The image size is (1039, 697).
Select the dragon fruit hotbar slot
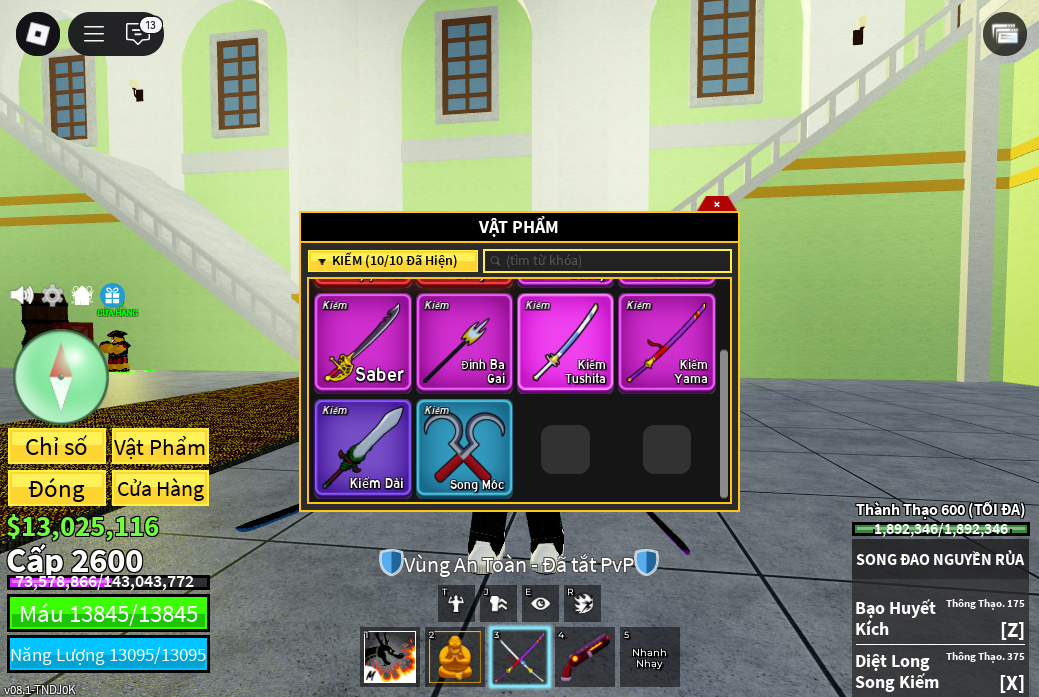pyautogui.click(x=389, y=657)
